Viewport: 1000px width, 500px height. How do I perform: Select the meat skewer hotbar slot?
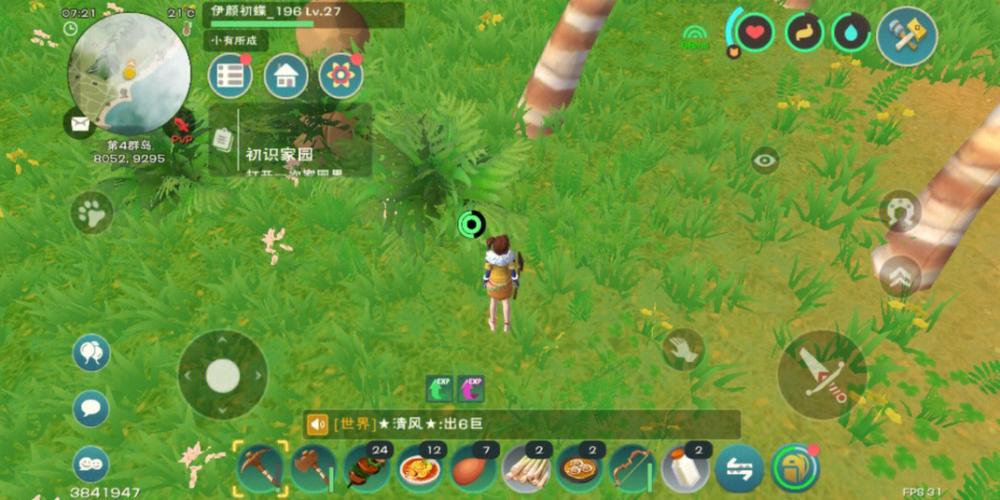(367, 467)
